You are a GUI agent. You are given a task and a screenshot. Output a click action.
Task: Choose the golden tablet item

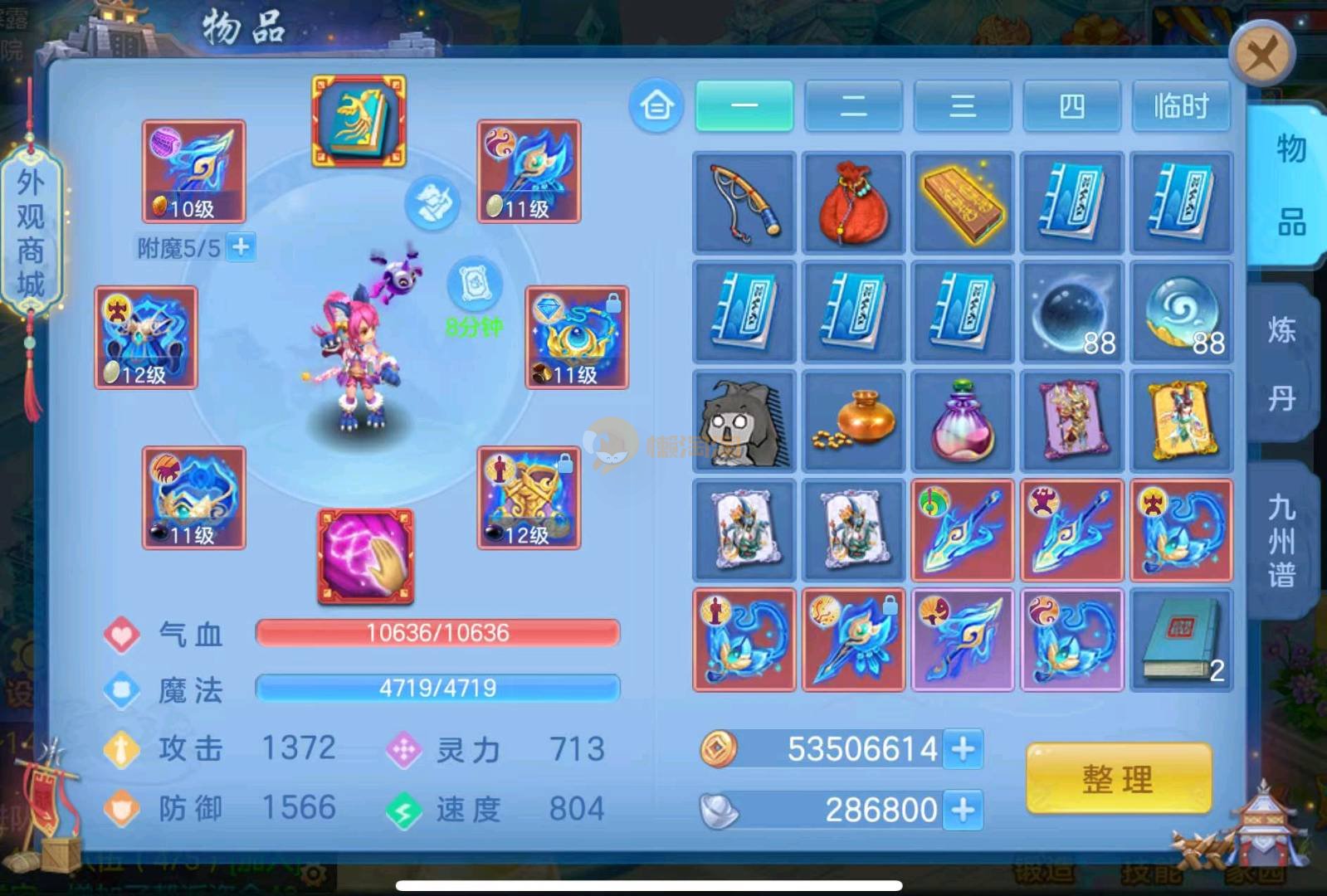pyautogui.click(x=962, y=202)
